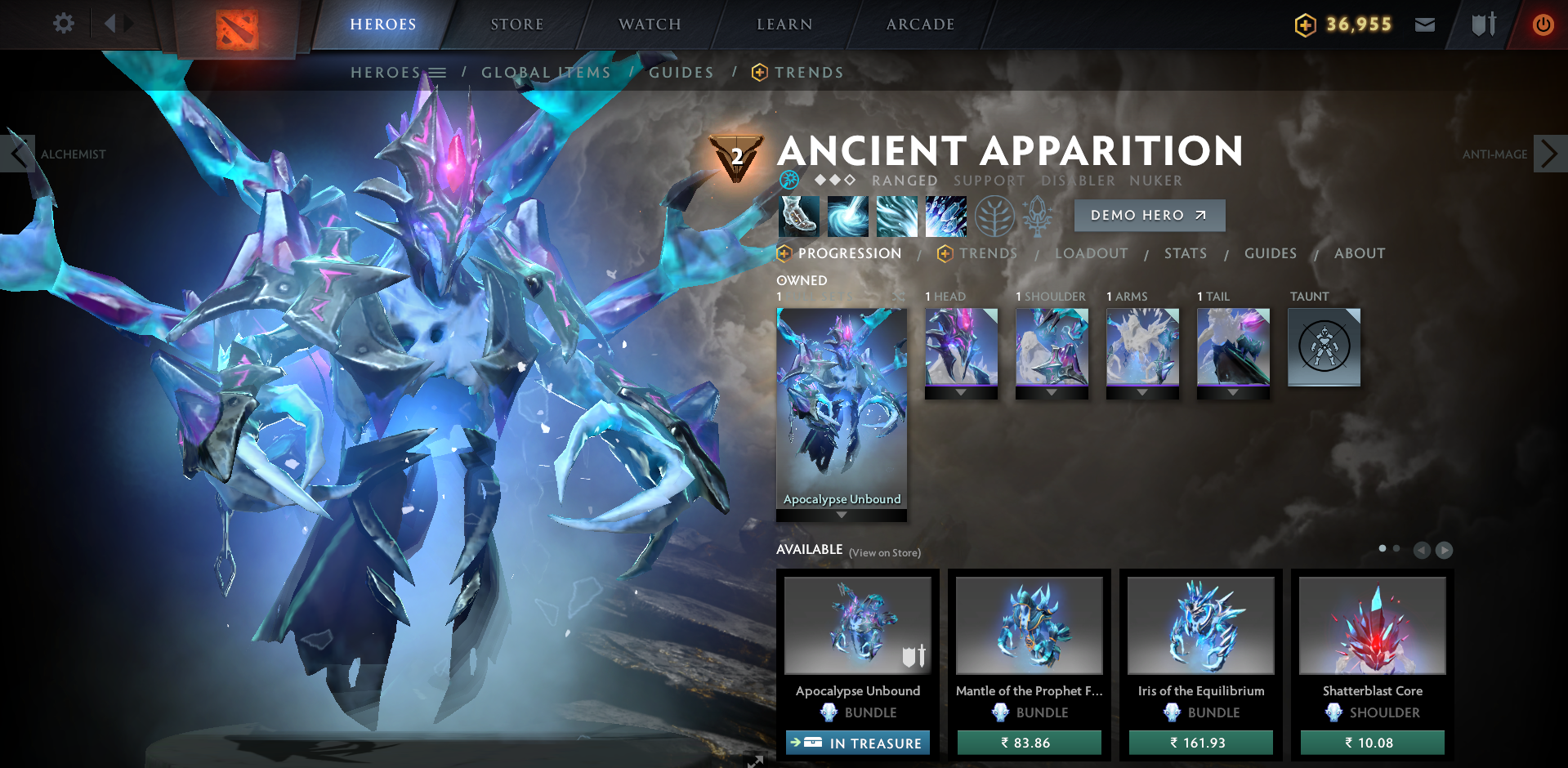Click the Shatterblast Core item thumbnail
The width and height of the screenshot is (1568, 768).
[x=1371, y=624]
